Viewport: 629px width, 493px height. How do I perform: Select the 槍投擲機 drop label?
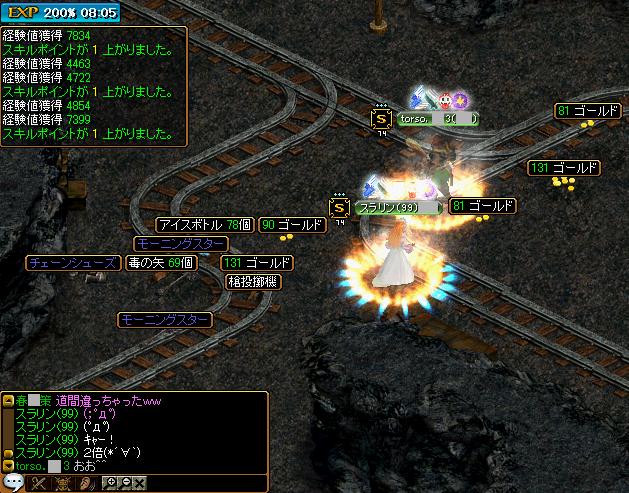[x=254, y=282]
